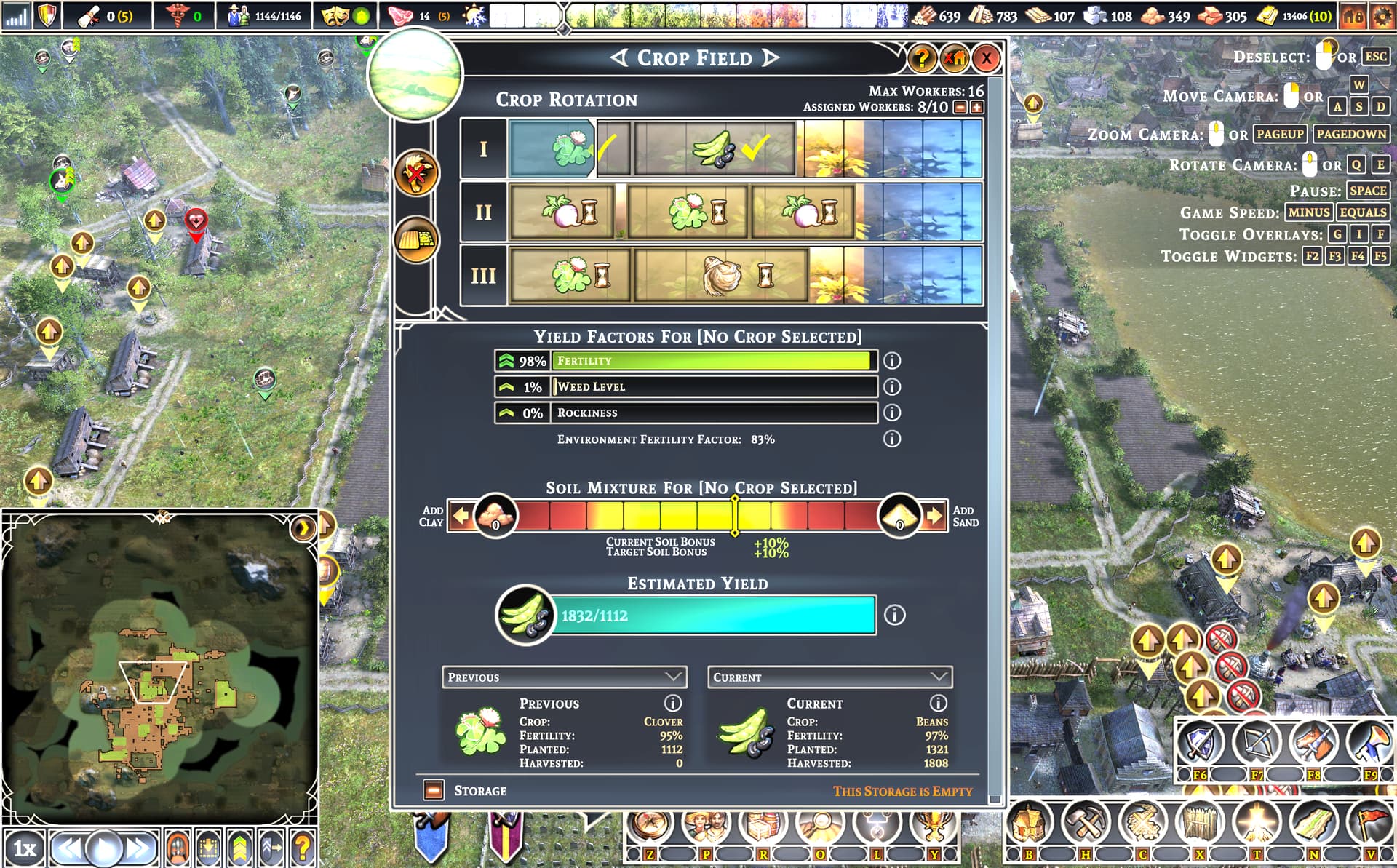The image size is (1397, 868).
Task: Select the wooden palisade fortification tool
Action: (x=1199, y=822)
